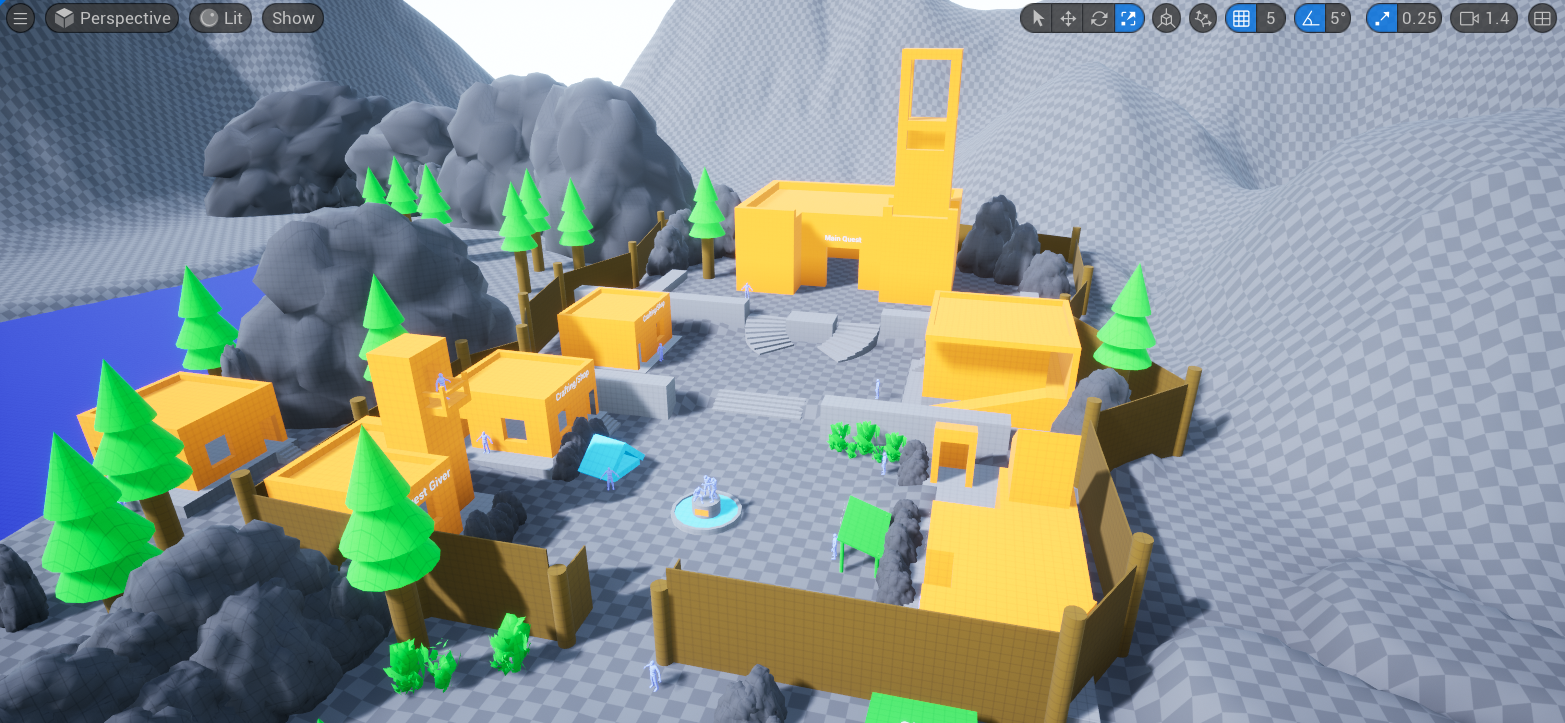Open the Lit view mode dropdown
The image size is (1565, 723).
(x=220, y=18)
